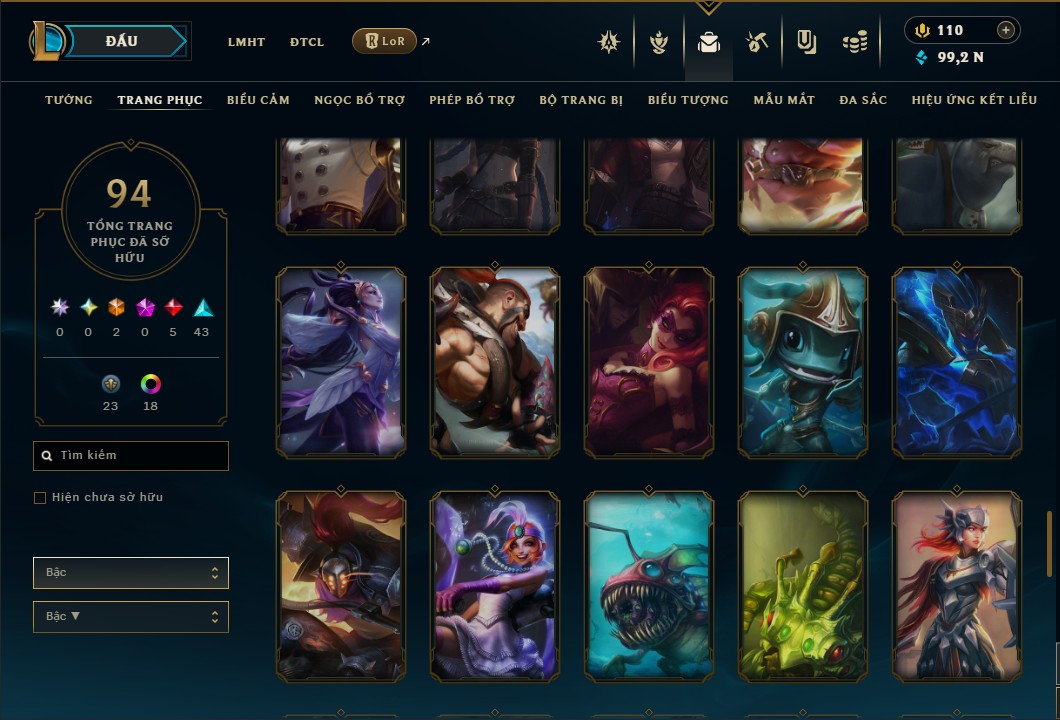This screenshot has width=1060, height=720.
Task: Click the ĐẤU play button
Action: (121, 41)
